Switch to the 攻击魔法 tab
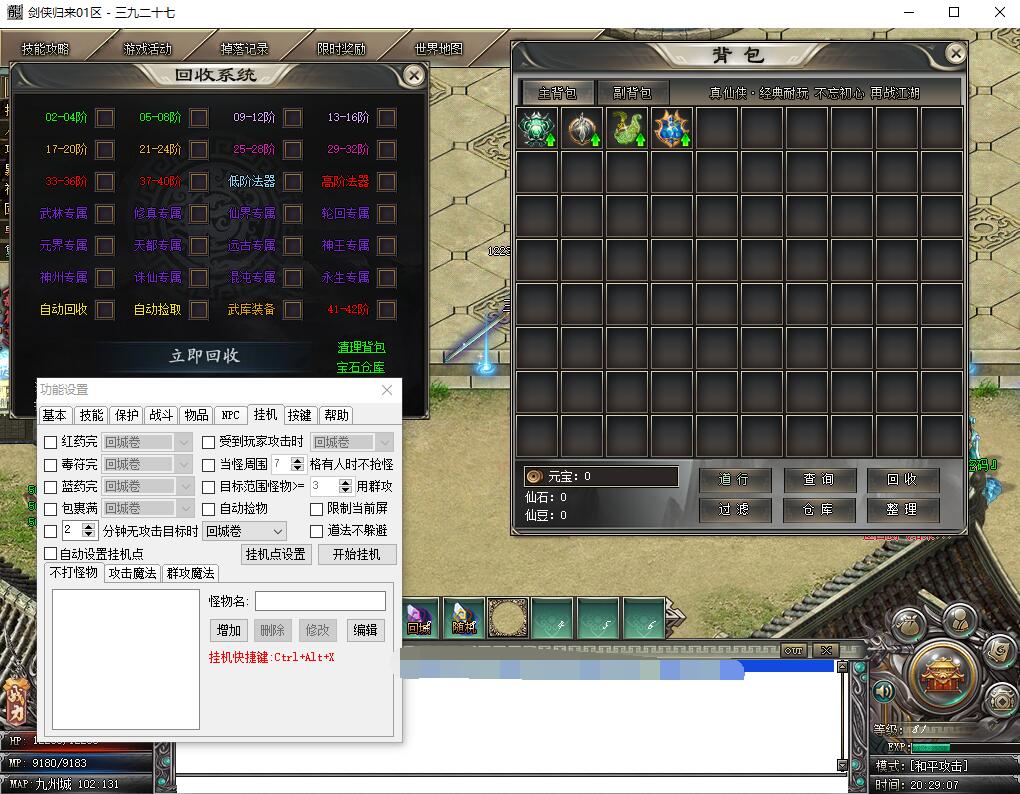 click(133, 573)
